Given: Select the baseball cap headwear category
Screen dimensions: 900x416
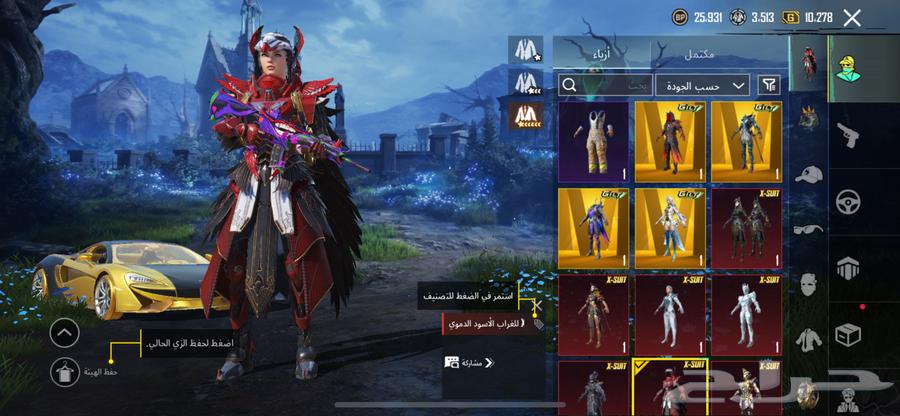Looking at the screenshot, I should click(x=808, y=174).
